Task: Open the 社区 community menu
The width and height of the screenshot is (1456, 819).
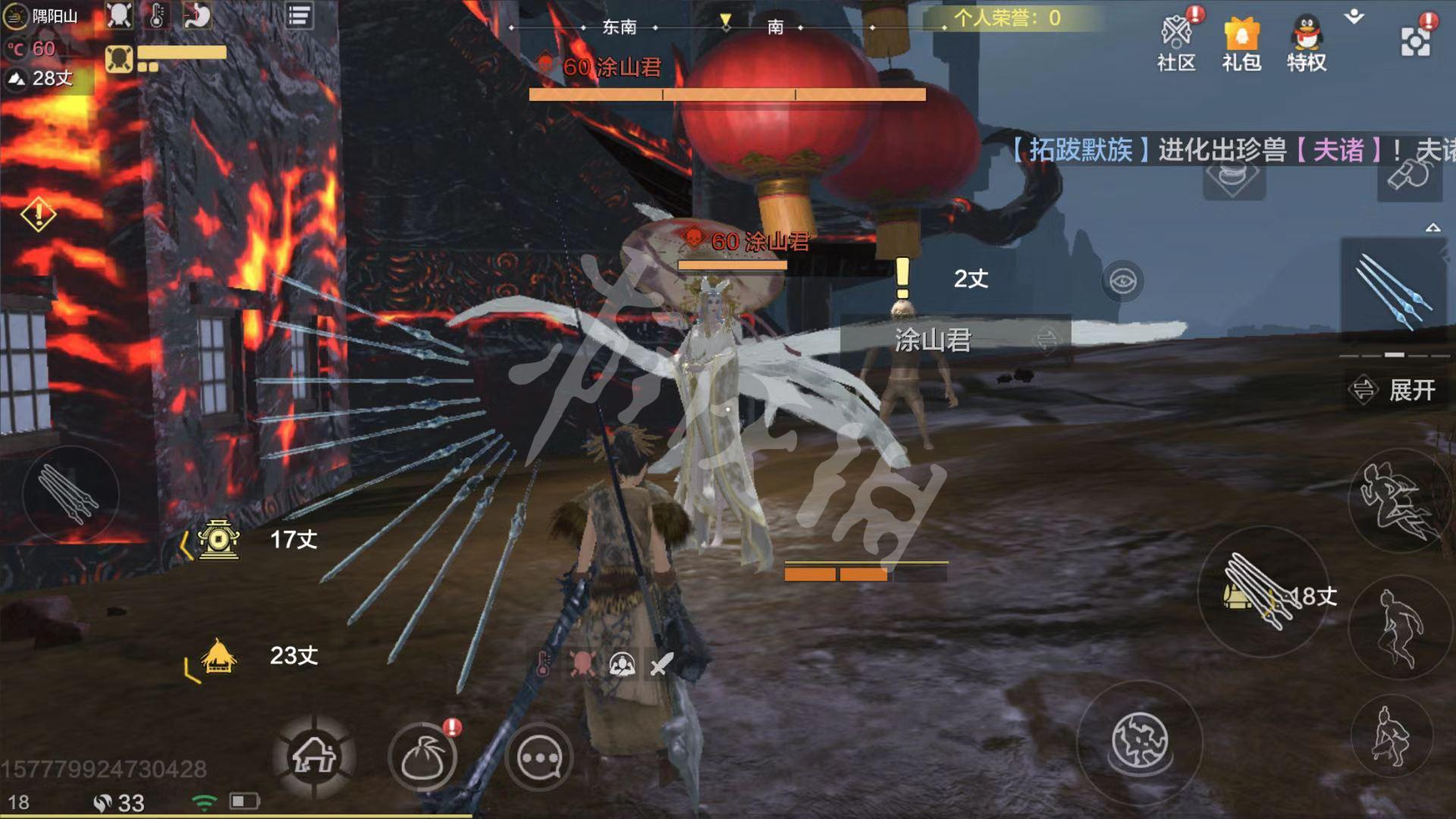Action: tap(1176, 44)
